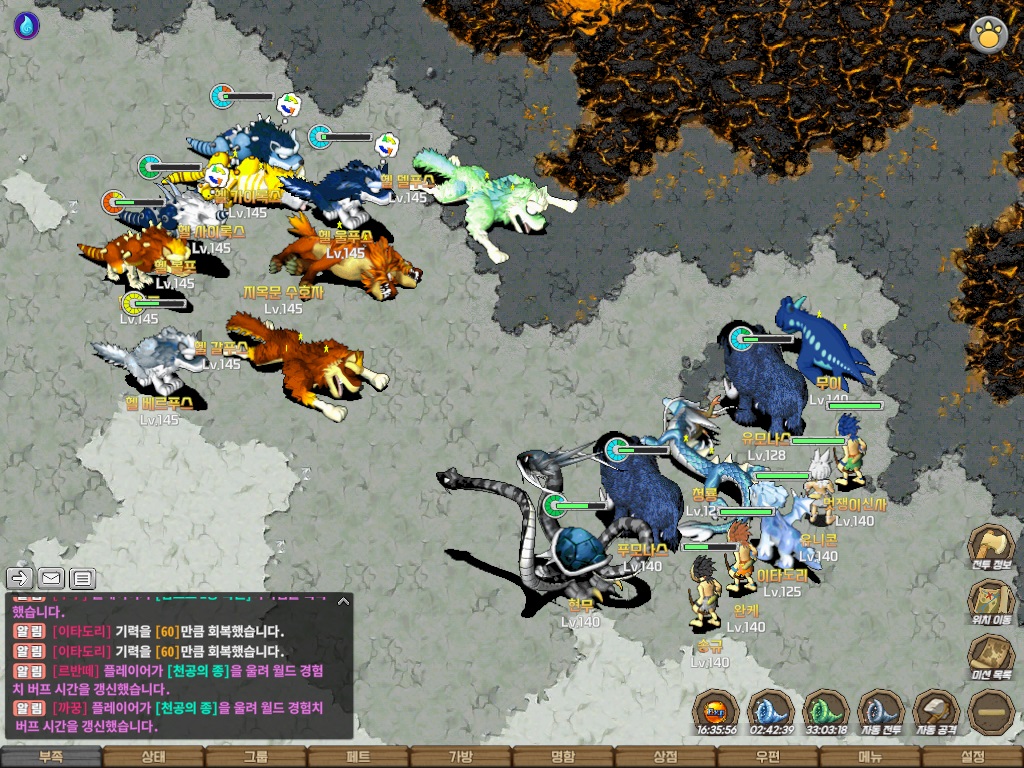Check the 우편 (Mail) tab
Image resolution: width=1024 pixels, height=768 pixels.
(x=768, y=757)
